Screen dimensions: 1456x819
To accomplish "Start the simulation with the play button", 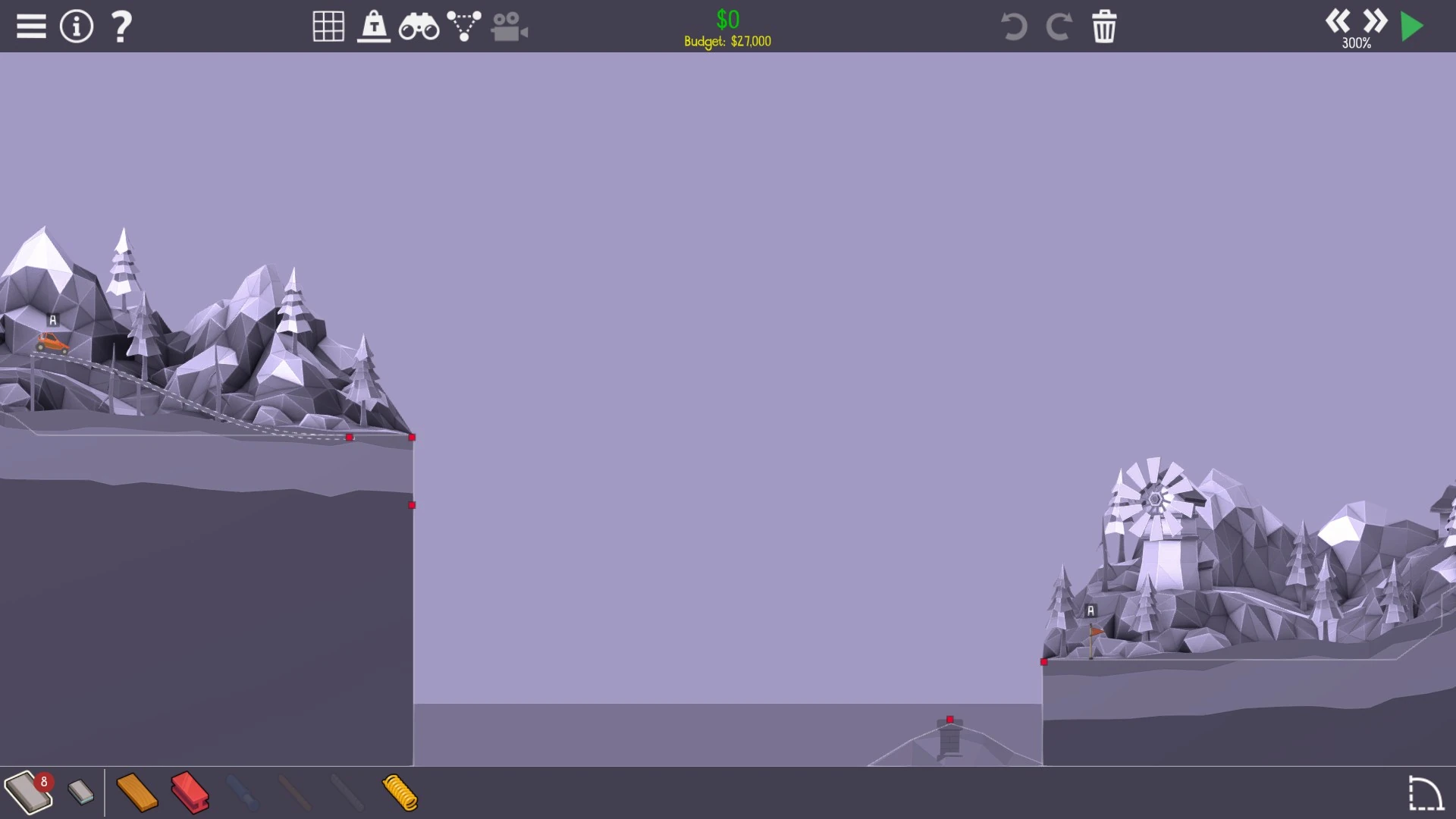I will (1412, 25).
